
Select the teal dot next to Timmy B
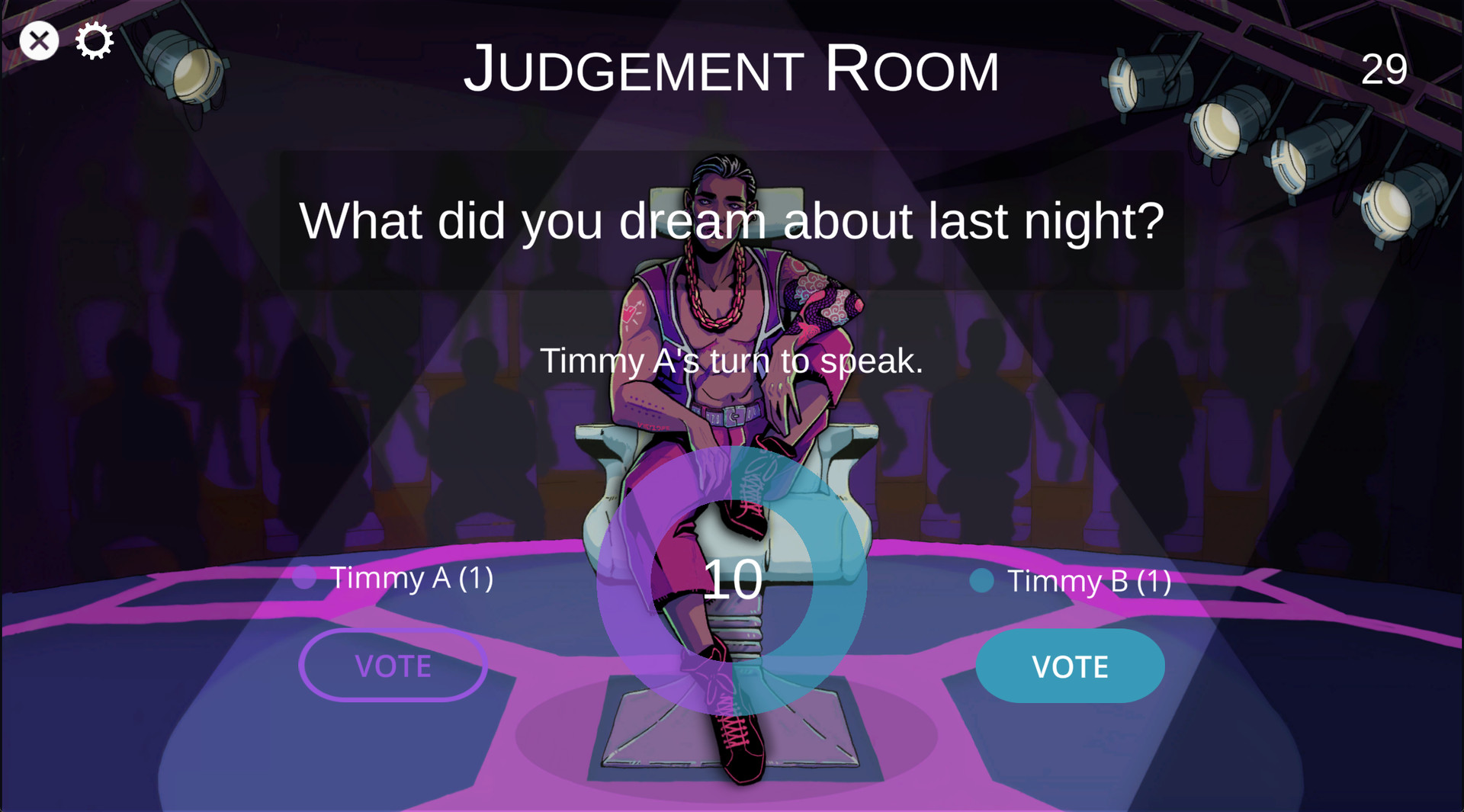coord(981,581)
